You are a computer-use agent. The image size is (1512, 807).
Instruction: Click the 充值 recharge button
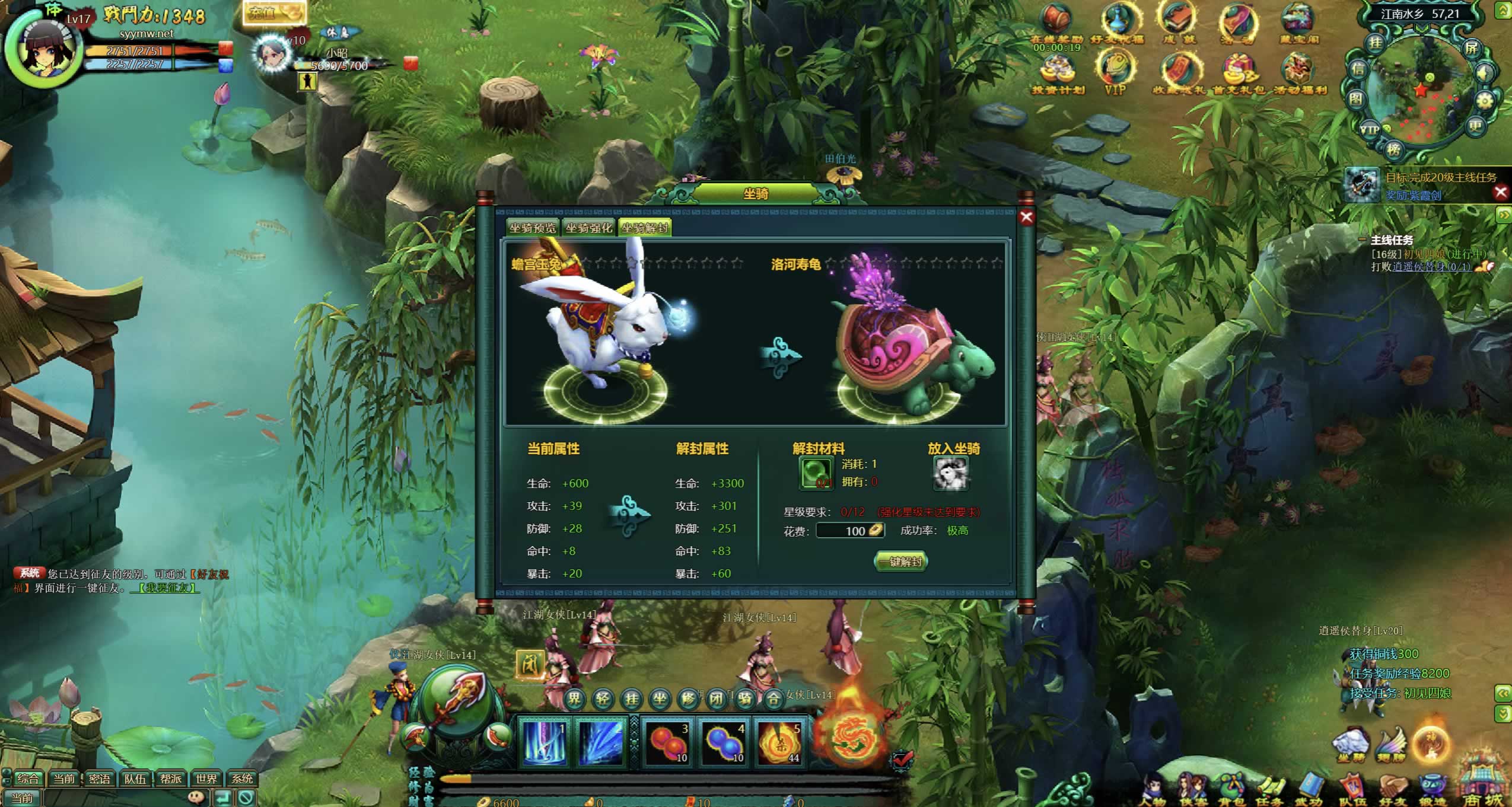pyautogui.click(x=273, y=13)
